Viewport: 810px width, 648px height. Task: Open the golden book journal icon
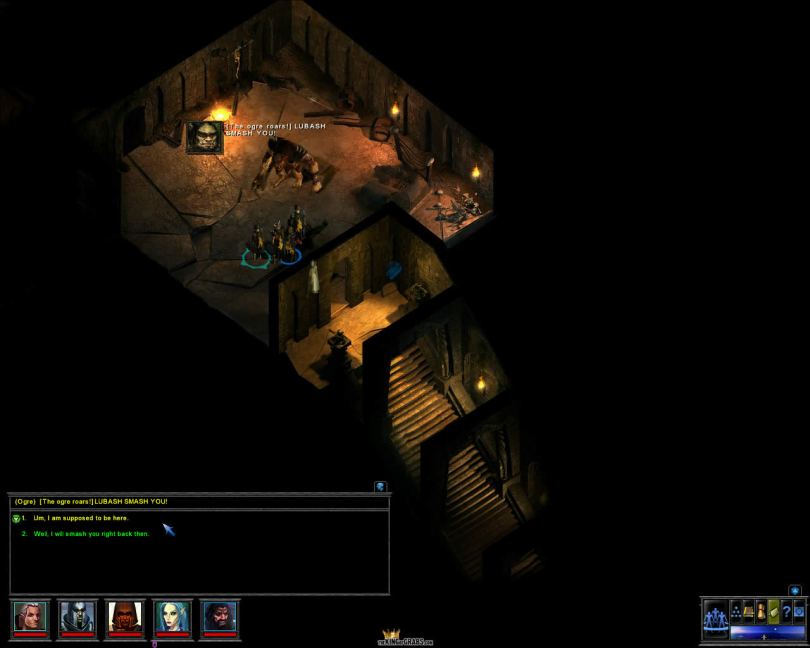748,610
